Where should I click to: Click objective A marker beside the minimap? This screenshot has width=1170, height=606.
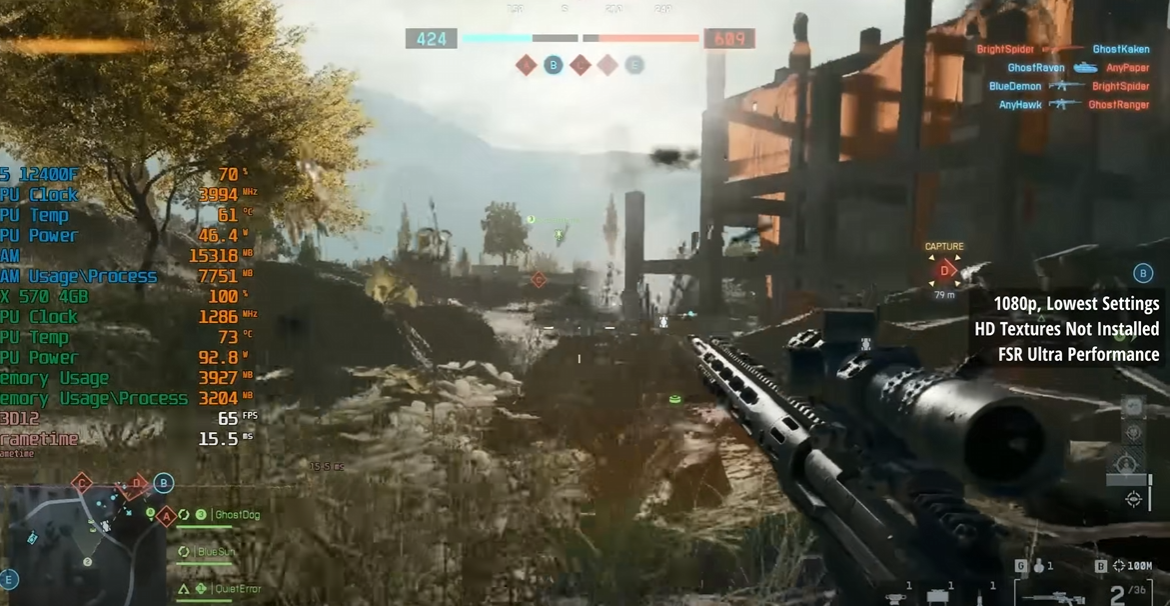[166, 516]
